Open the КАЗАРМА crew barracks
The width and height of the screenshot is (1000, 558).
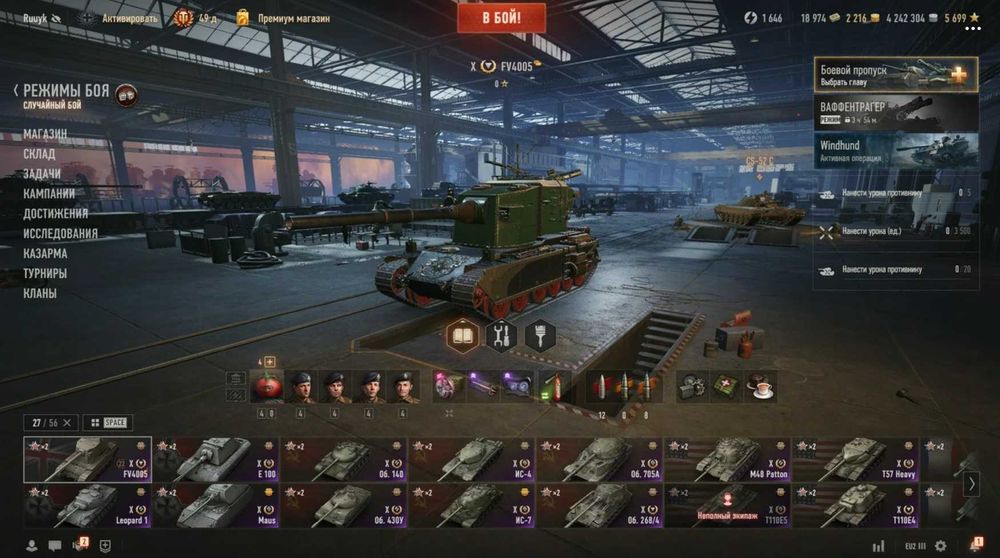coord(46,253)
